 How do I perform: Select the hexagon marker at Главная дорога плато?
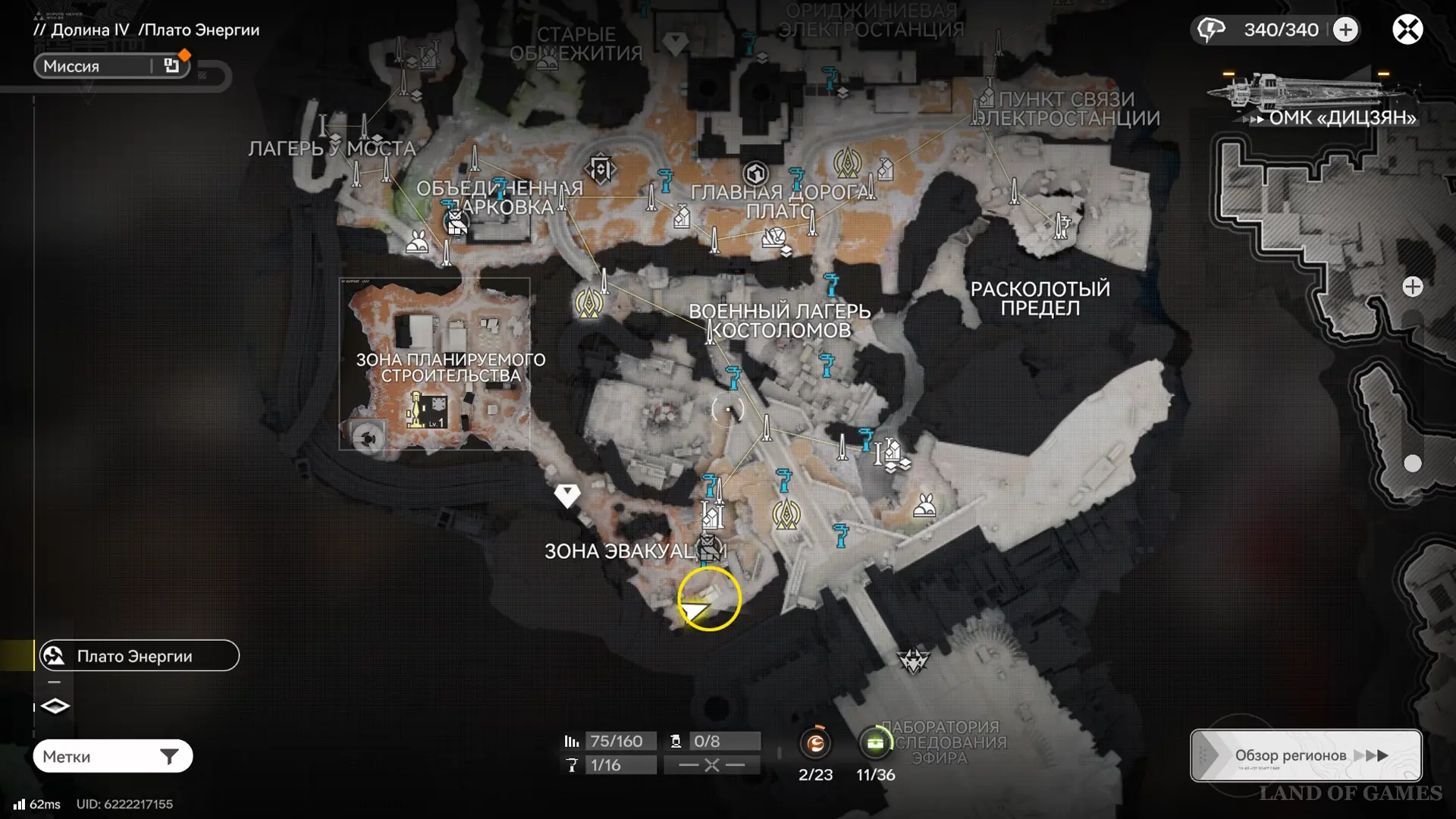coord(755,174)
